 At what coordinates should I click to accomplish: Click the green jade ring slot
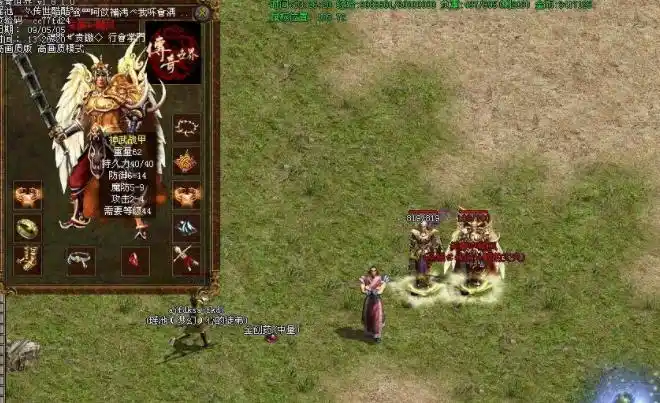click(x=28, y=228)
